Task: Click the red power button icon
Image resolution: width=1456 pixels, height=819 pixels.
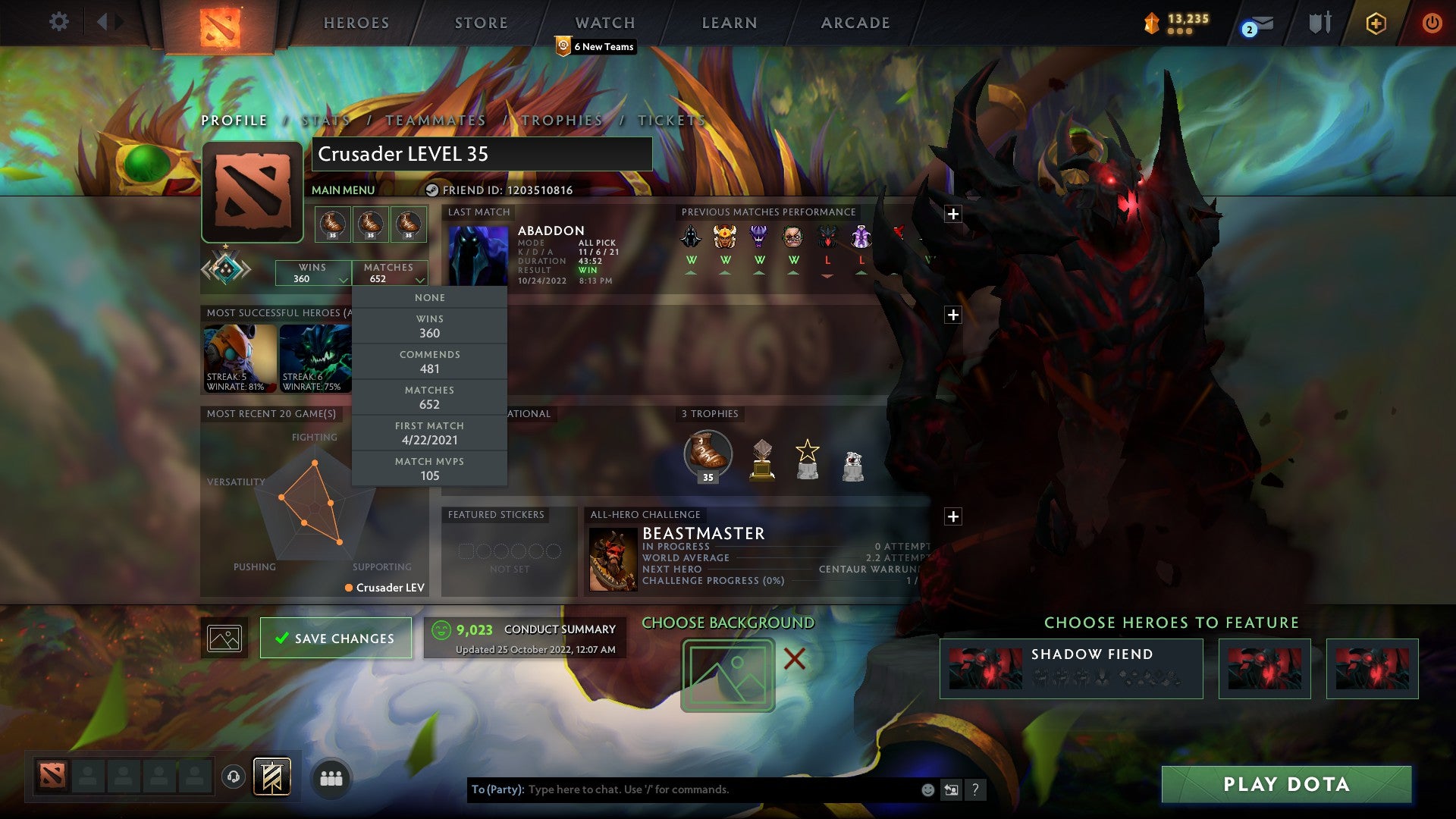Action: (1432, 23)
